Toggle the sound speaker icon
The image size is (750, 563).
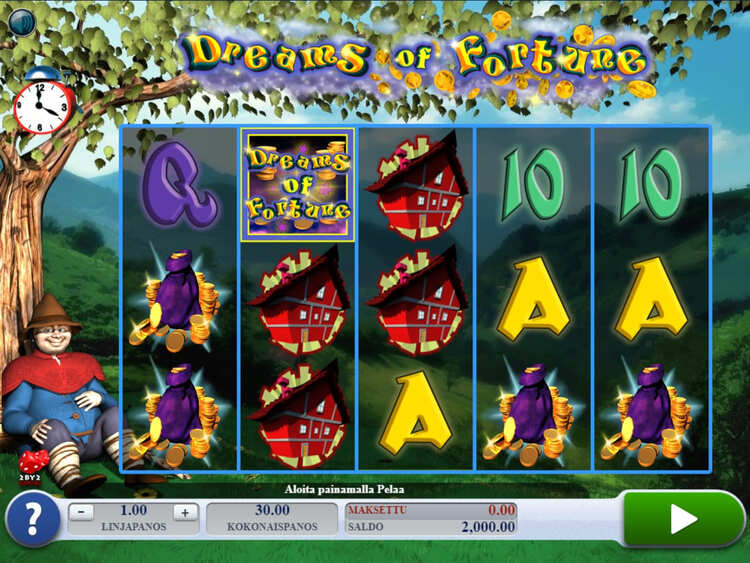point(21,21)
